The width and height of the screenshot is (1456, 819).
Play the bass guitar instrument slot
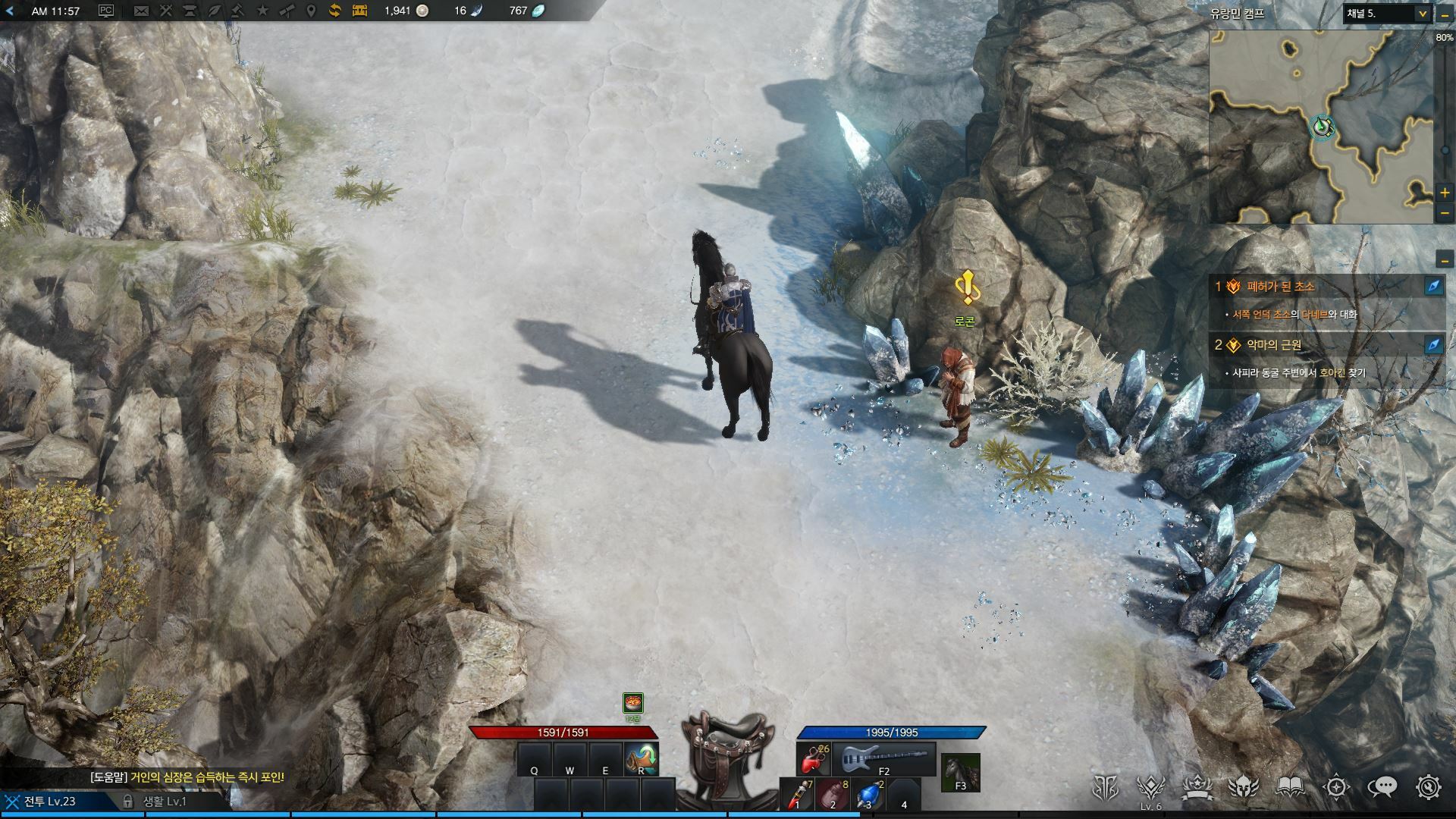(x=884, y=758)
